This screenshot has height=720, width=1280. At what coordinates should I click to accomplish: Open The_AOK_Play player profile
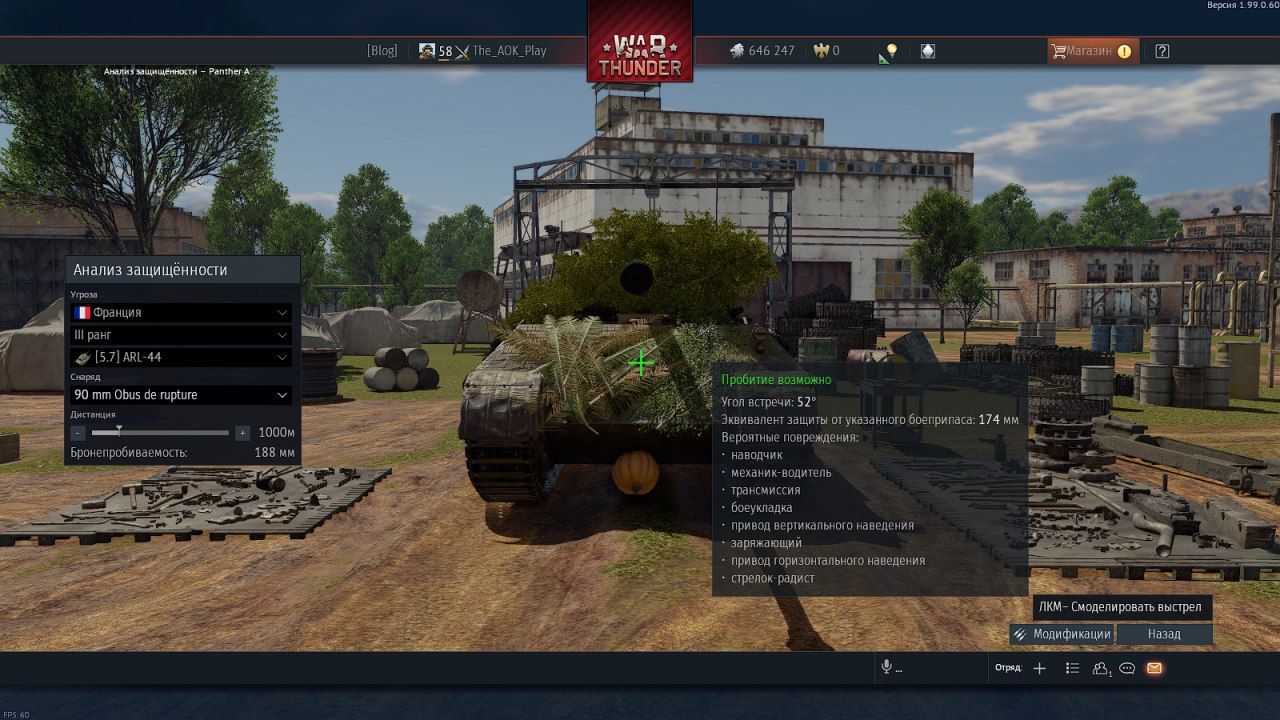coord(509,51)
